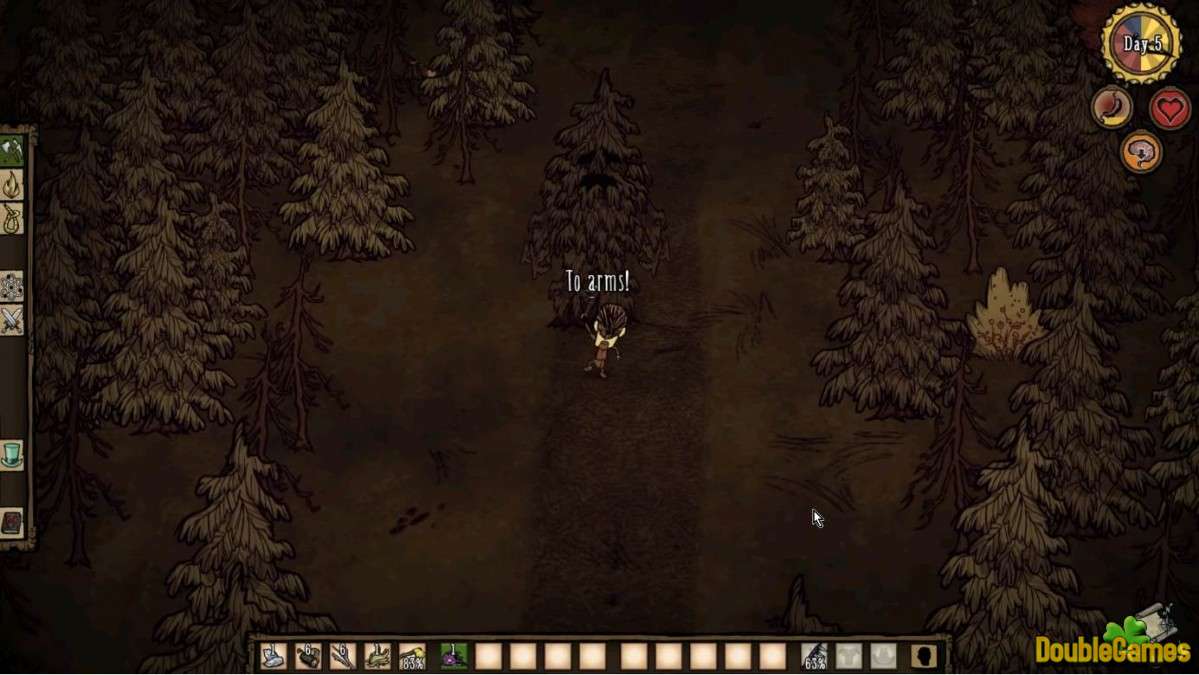Open the Tools crafting tab
Image resolution: width=1199 pixels, height=675 pixels.
12,151
